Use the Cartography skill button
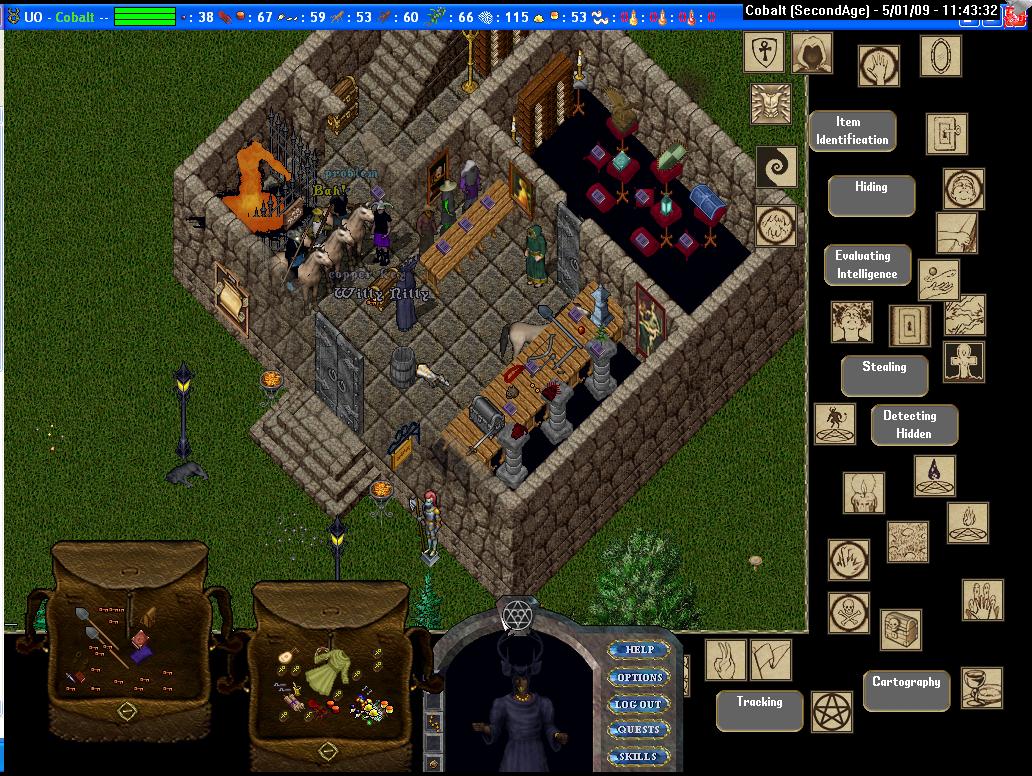Image resolution: width=1032 pixels, height=776 pixels. (x=906, y=690)
